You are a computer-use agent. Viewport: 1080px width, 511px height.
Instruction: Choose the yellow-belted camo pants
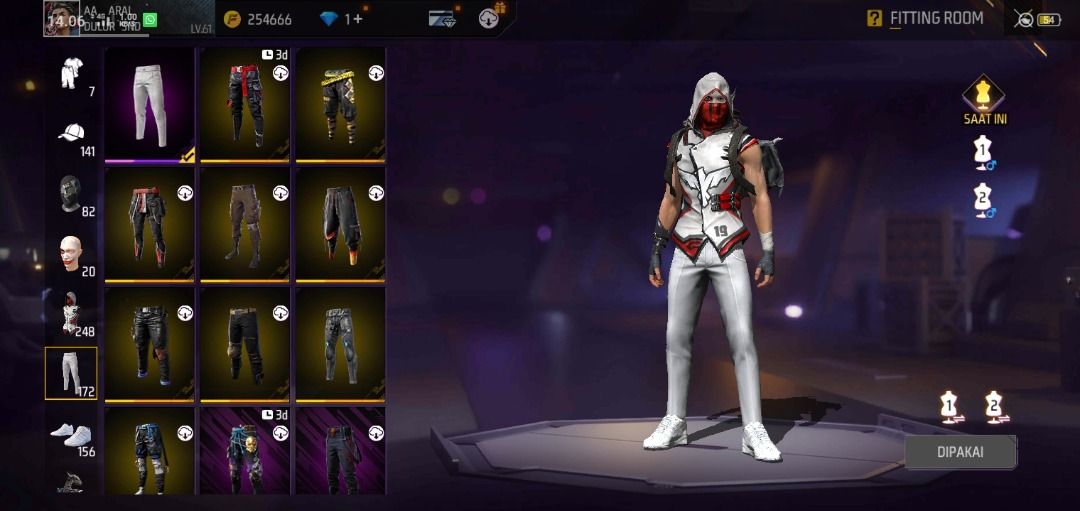point(340,105)
